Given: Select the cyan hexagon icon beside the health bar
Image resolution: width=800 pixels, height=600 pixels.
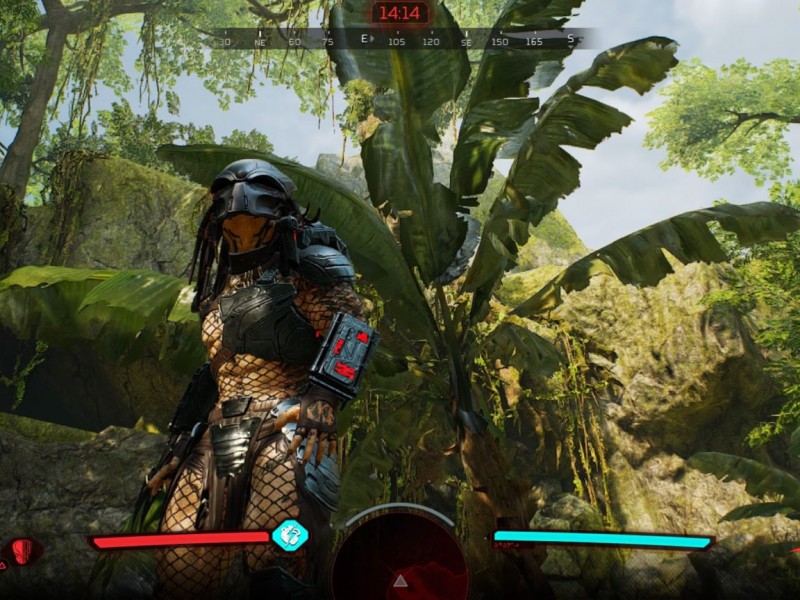Looking at the screenshot, I should coord(290,535).
